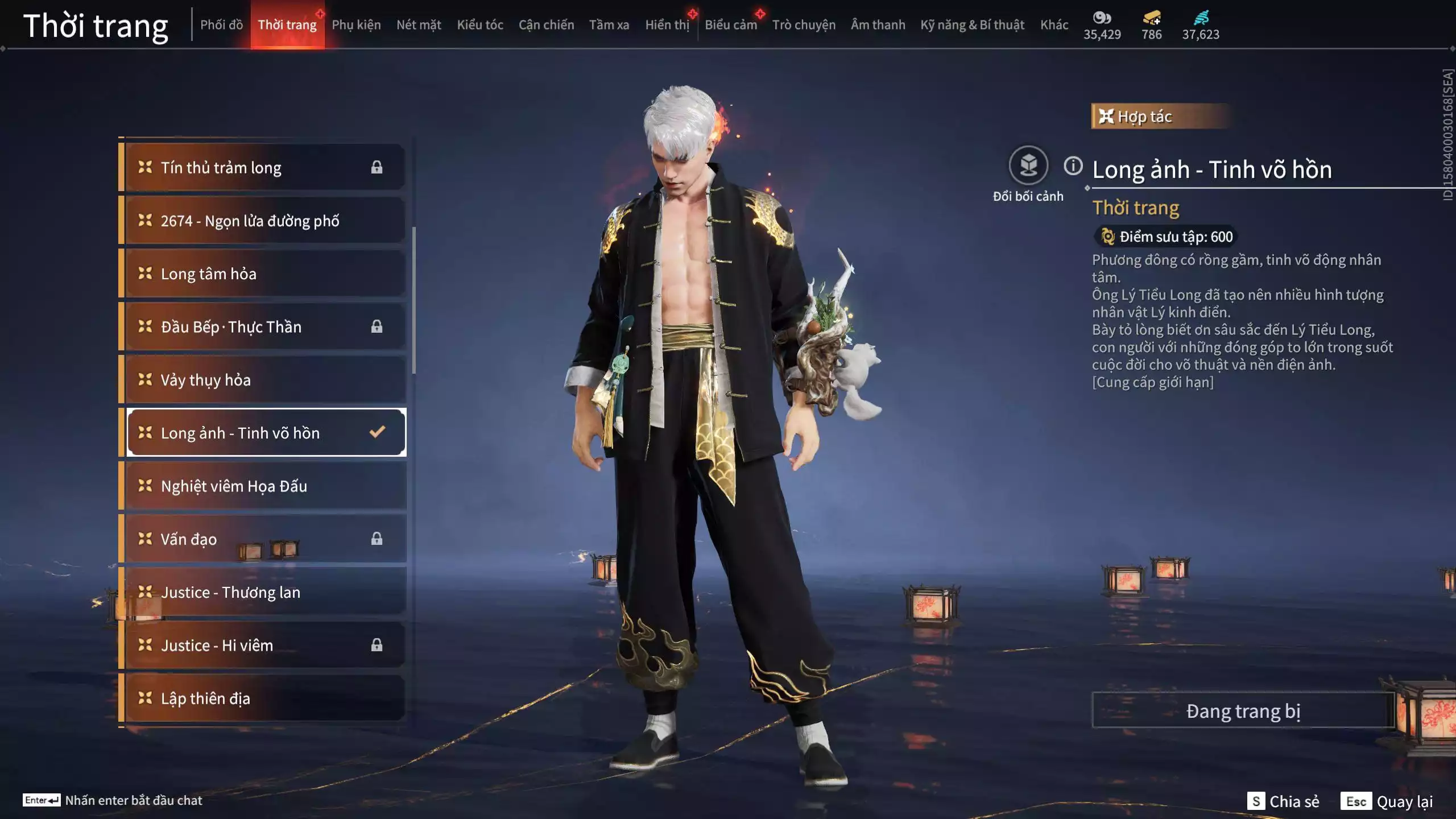The height and width of the screenshot is (819, 1456).
Task: Open the Biểu cảm tab
Action: tap(731, 25)
